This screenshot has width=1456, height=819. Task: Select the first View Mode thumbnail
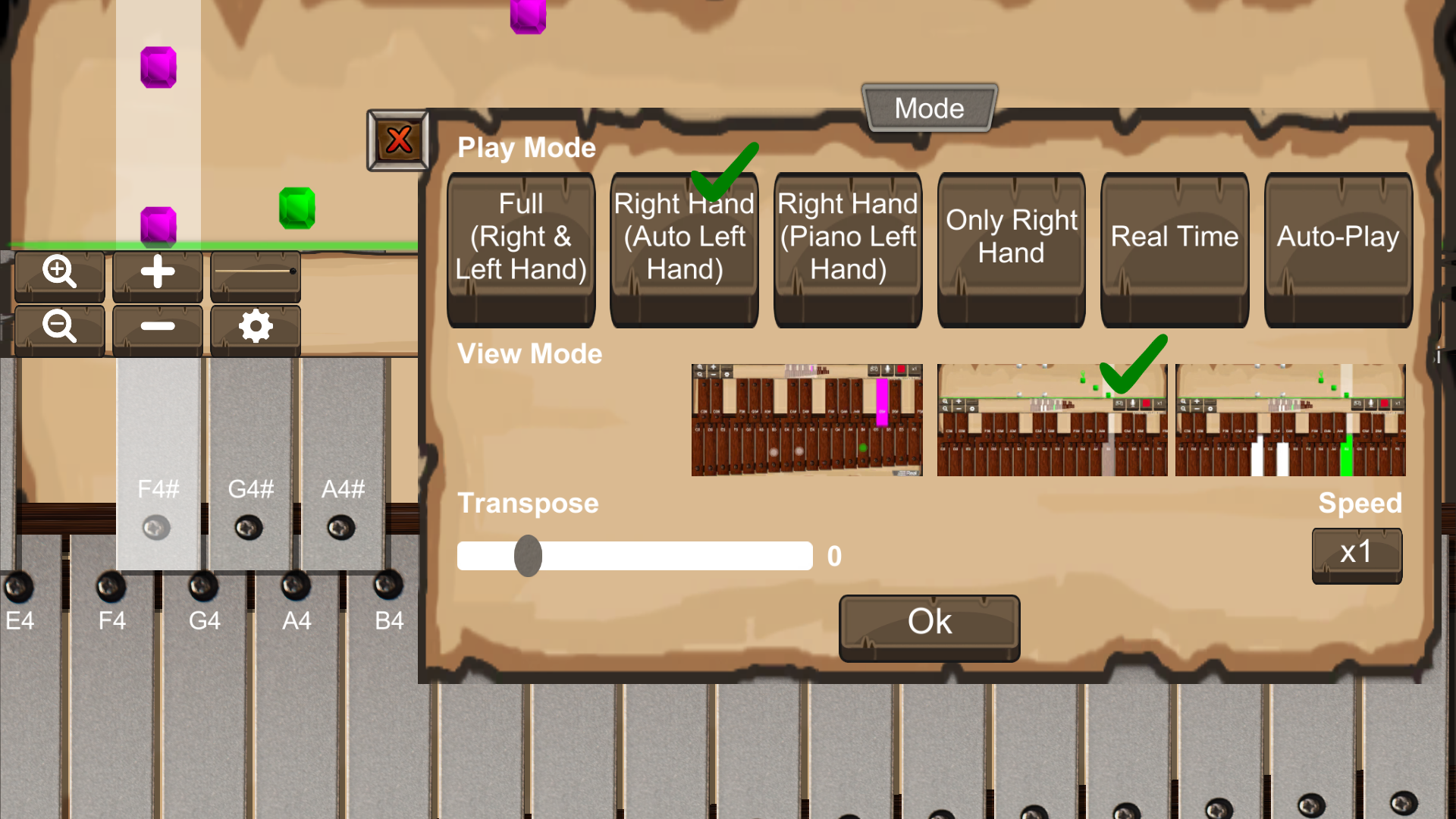click(807, 419)
